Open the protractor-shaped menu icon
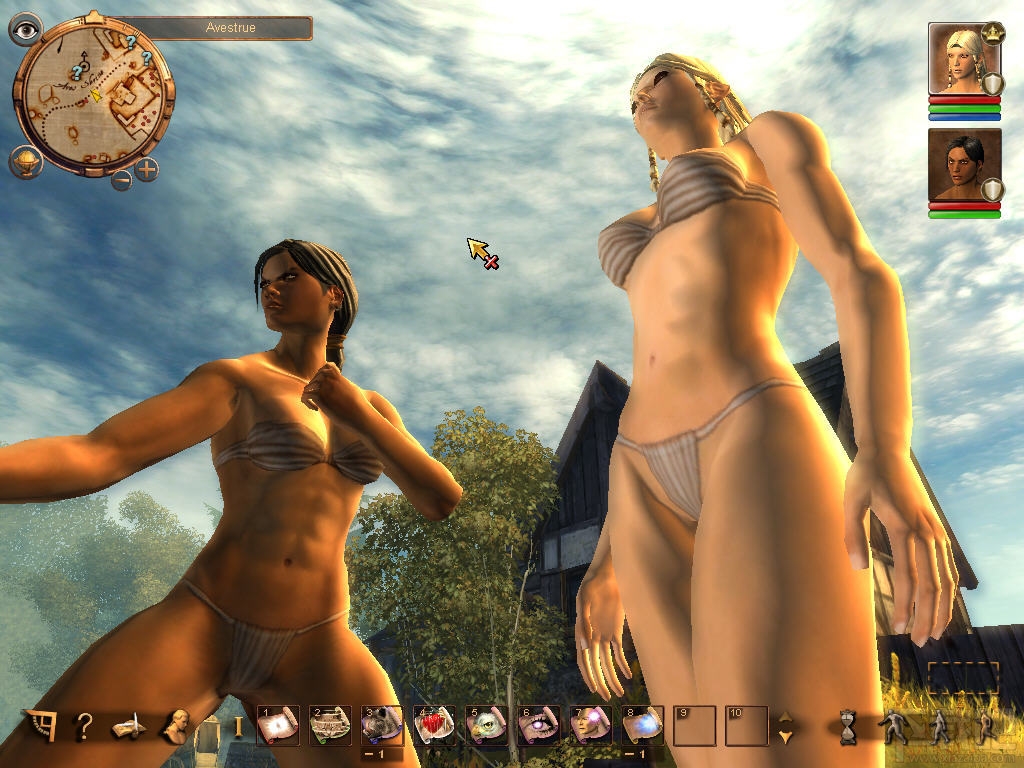This screenshot has height=768, width=1024. tap(39, 726)
